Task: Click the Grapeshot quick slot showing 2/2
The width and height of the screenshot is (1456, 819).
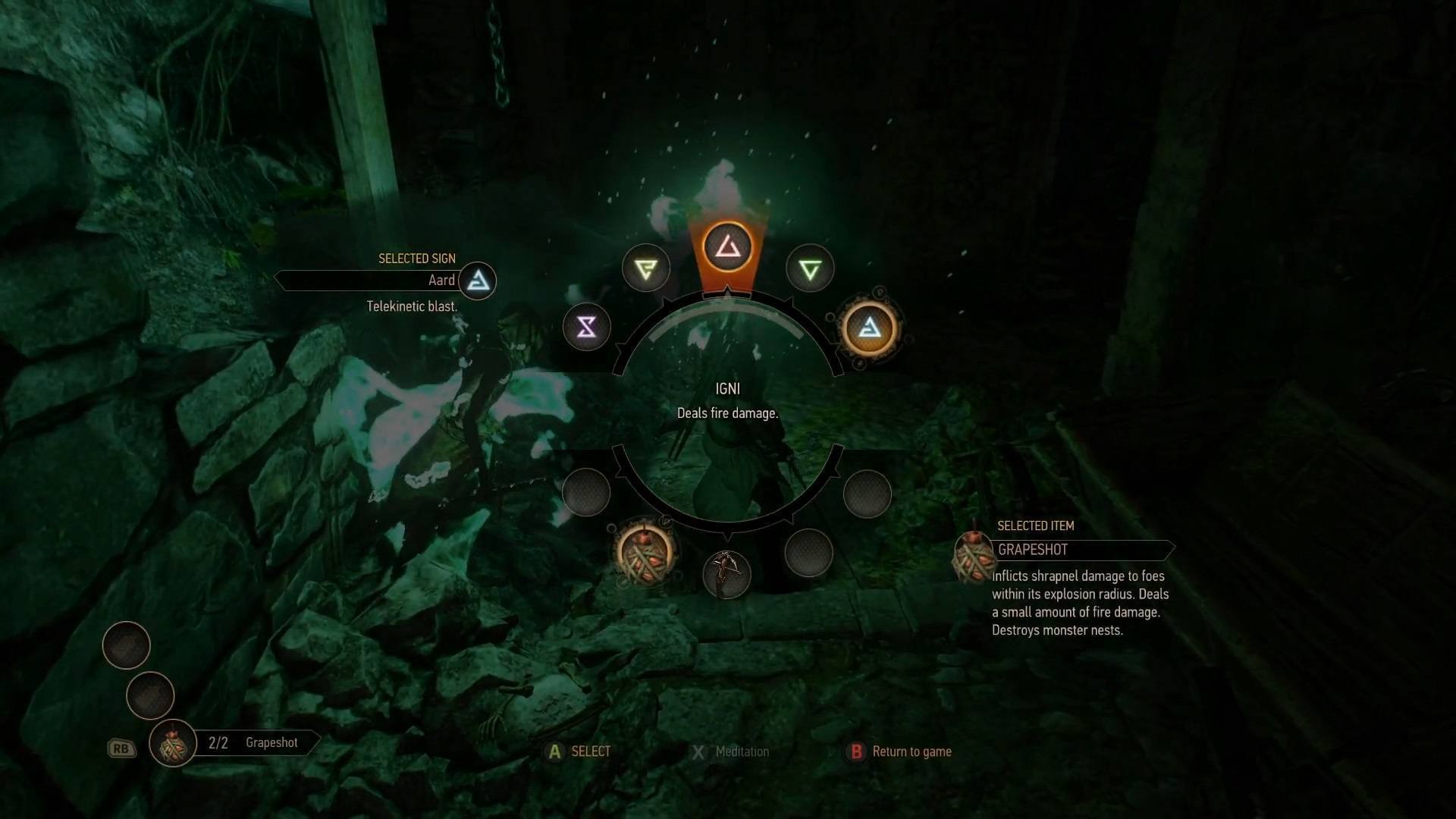Action: (x=174, y=743)
